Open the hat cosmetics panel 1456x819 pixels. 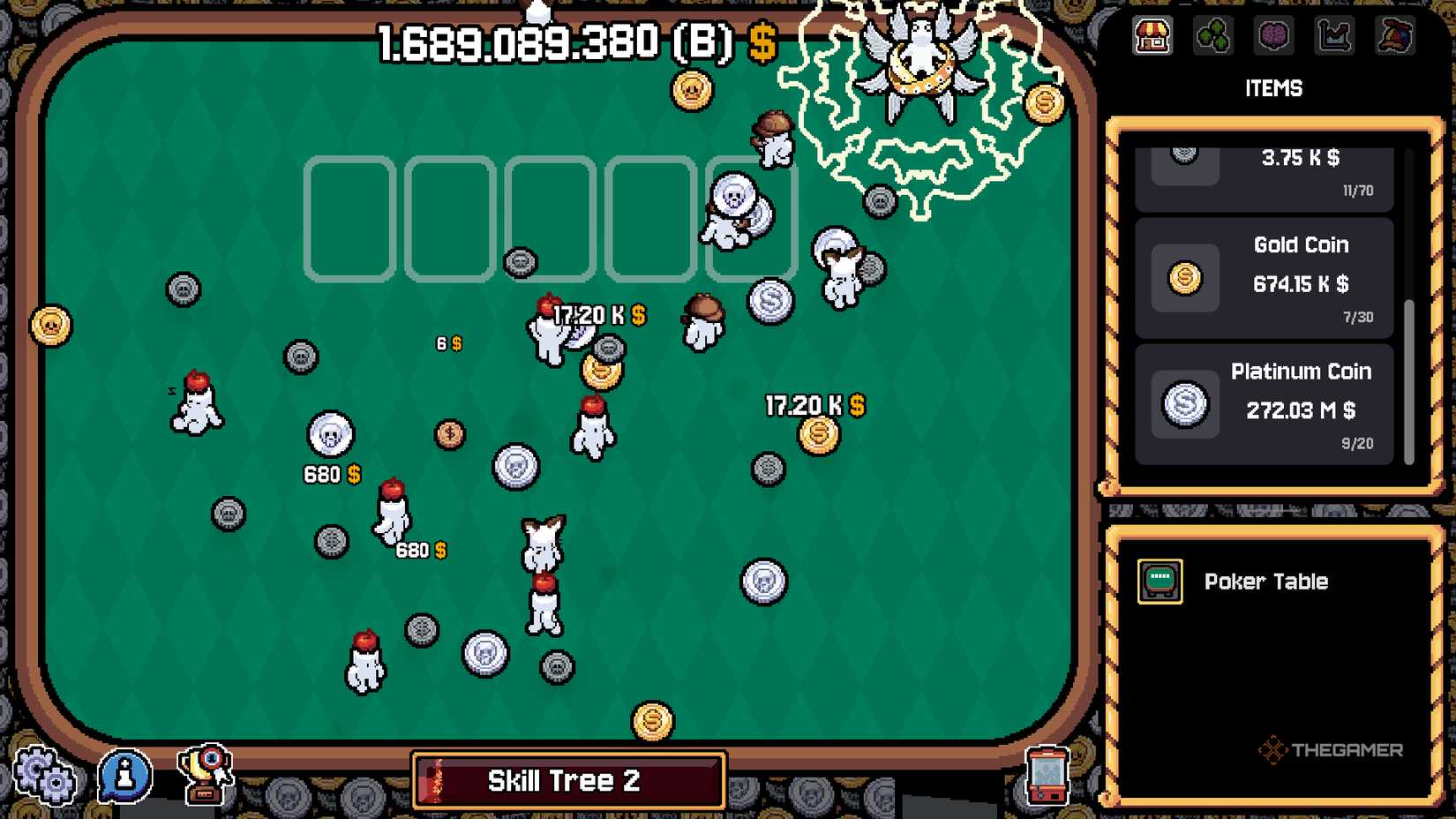pos(1394,37)
